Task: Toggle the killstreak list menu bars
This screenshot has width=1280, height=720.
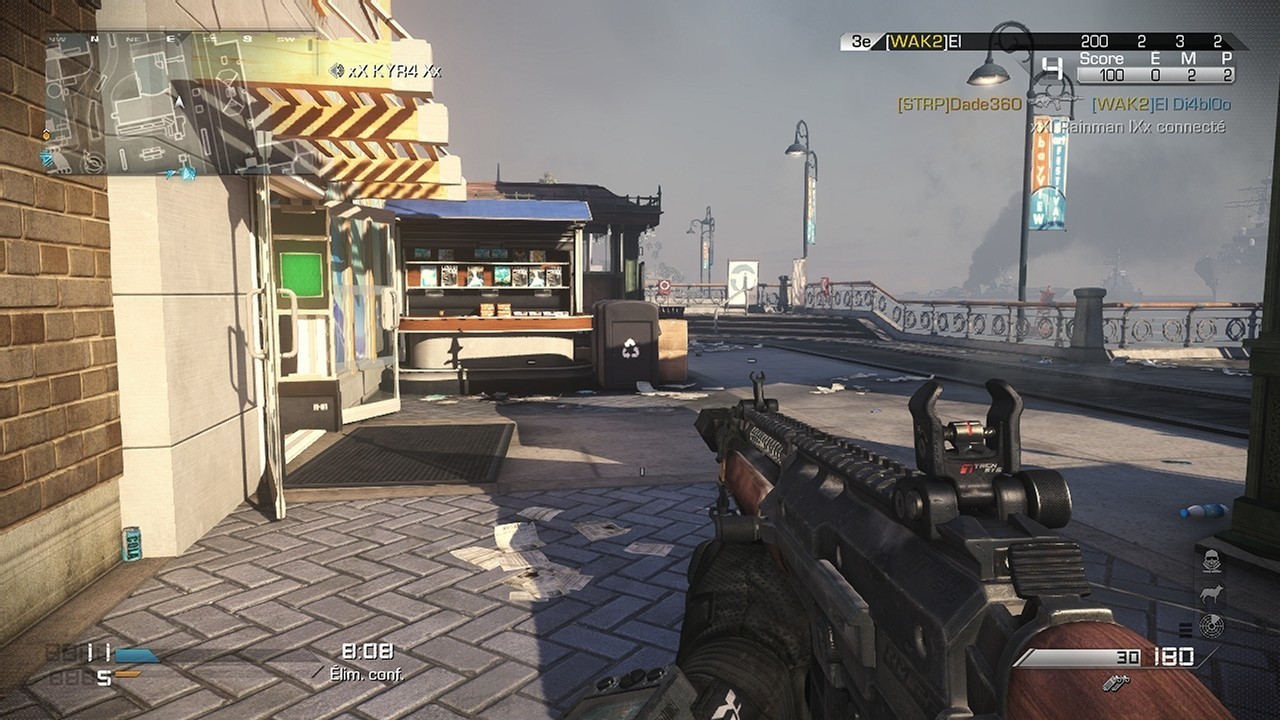Action: point(1185,630)
